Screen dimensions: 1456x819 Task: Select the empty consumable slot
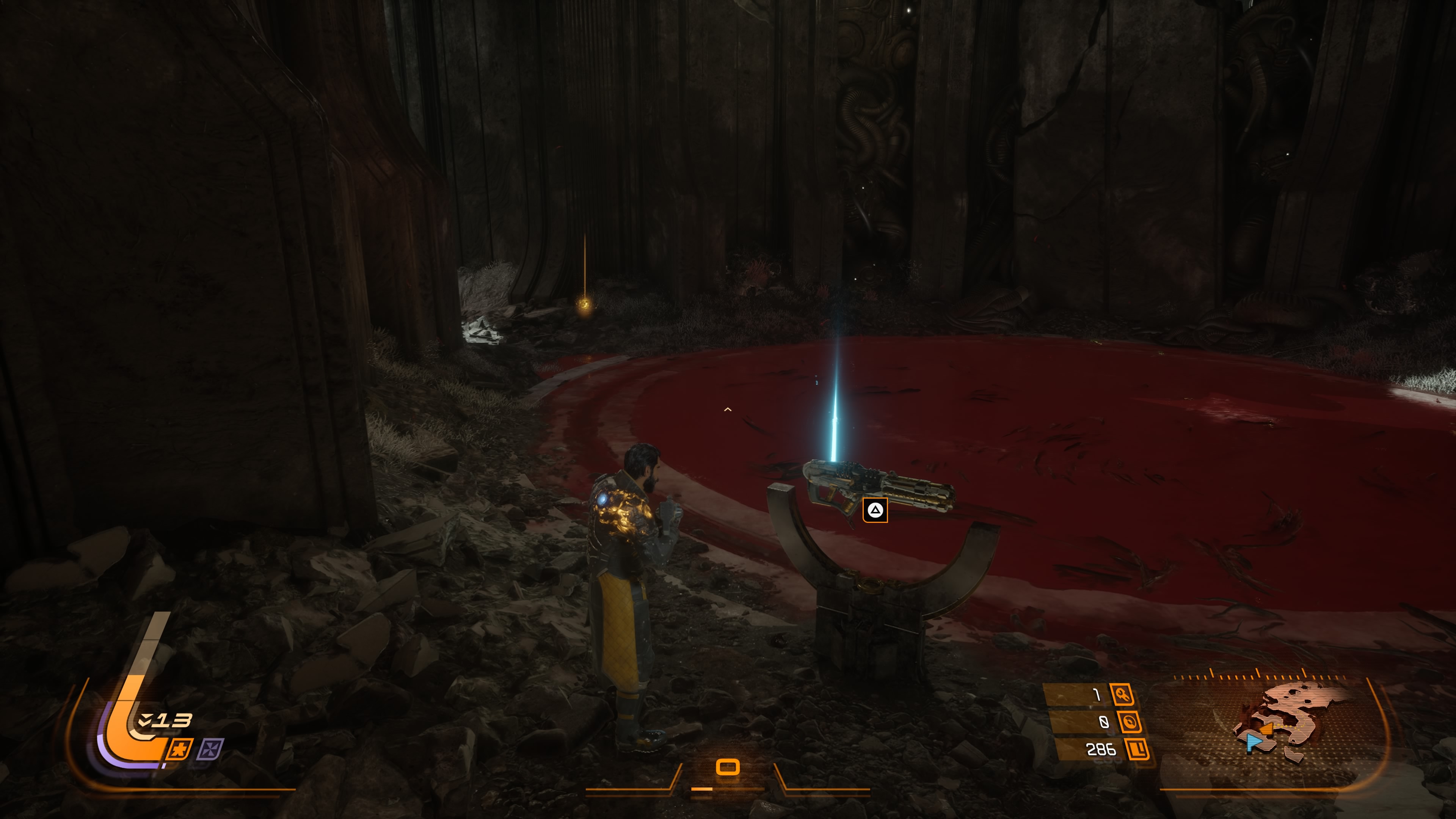point(728,767)
